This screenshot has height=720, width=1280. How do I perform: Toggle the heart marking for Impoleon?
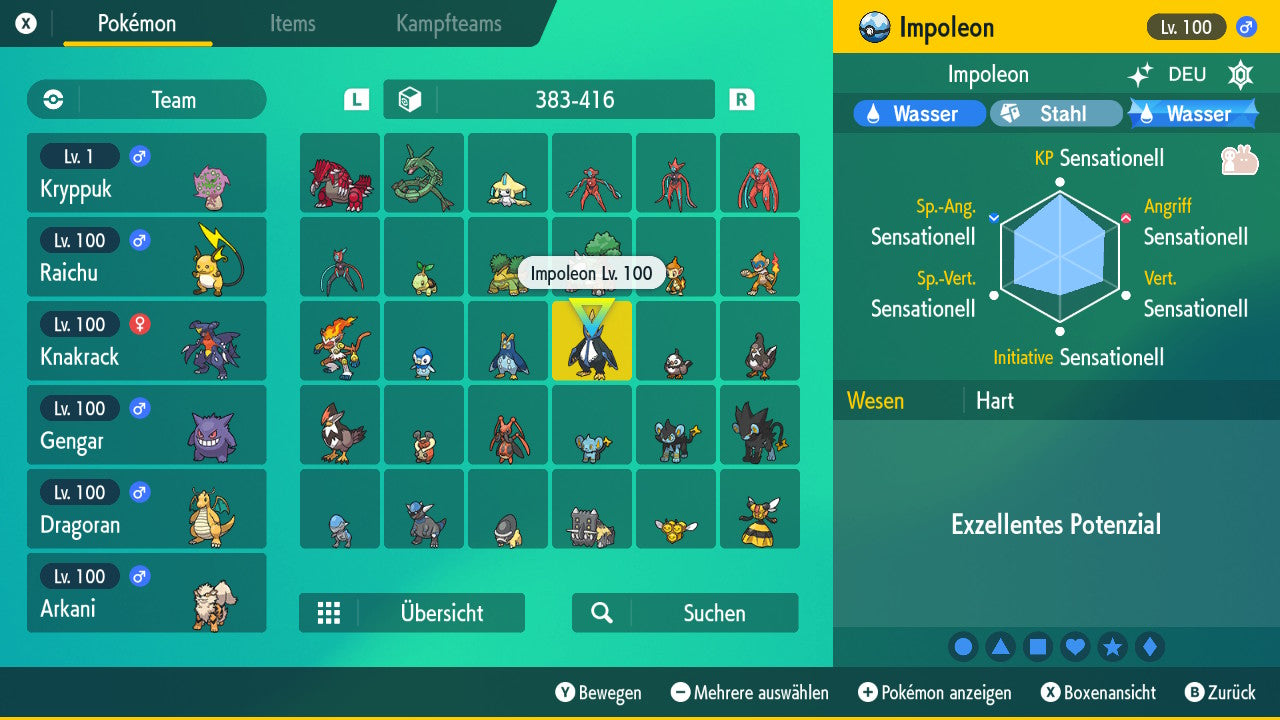point(1075,647)
